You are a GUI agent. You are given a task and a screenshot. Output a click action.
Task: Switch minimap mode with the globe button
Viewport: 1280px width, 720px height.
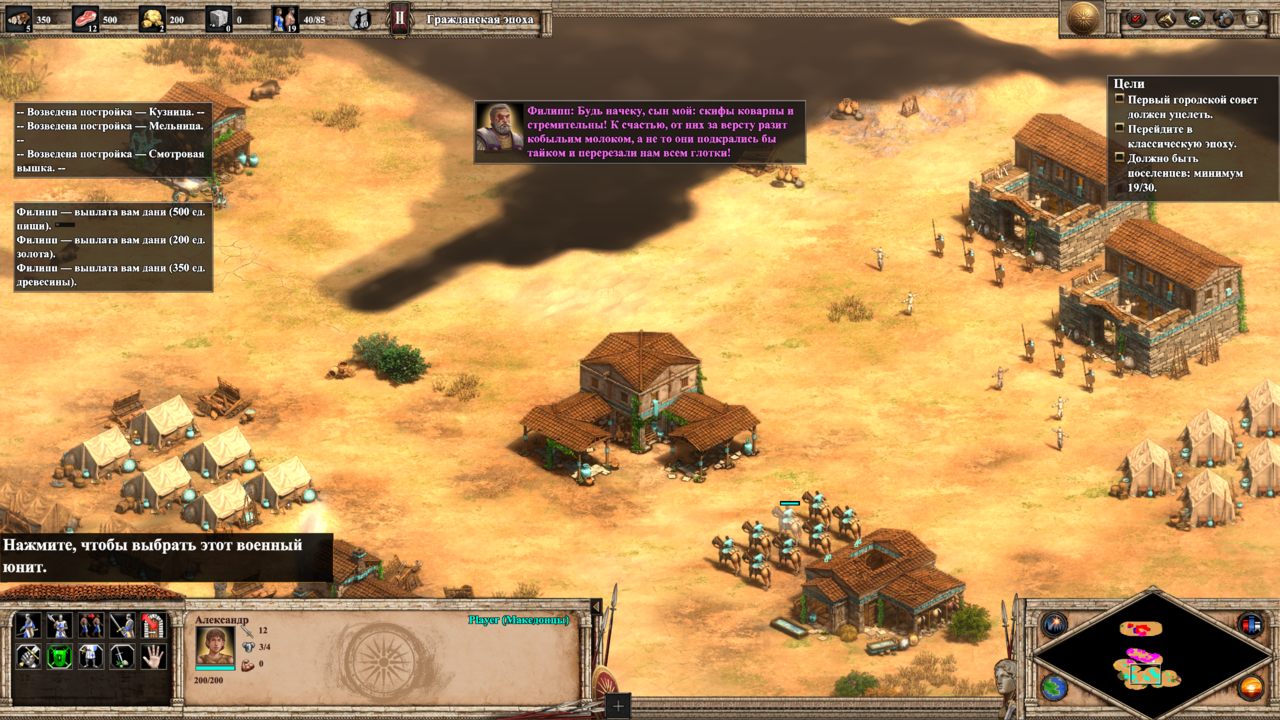pyautogui.click(x=1054, y=688)
